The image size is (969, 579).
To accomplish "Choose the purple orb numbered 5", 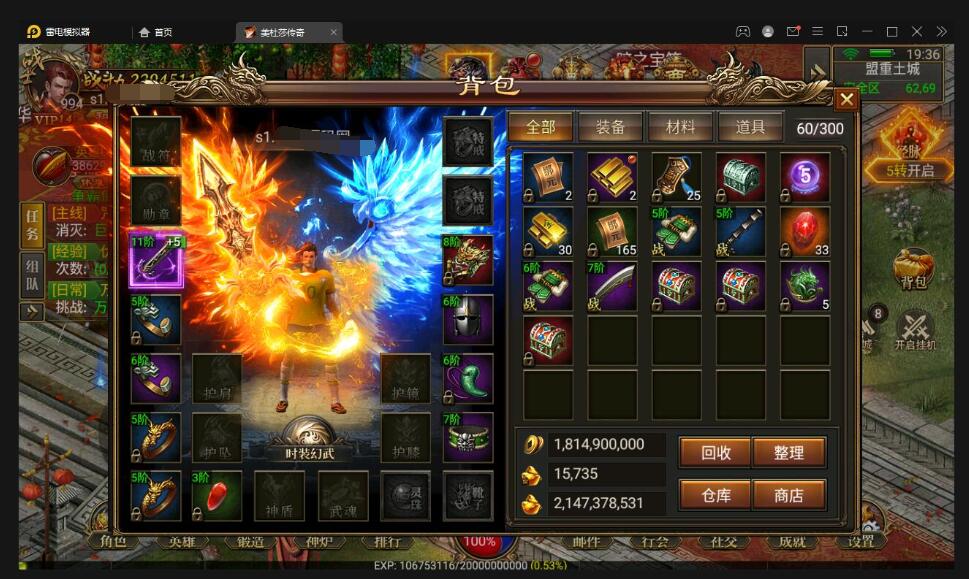I will point(805,177).
